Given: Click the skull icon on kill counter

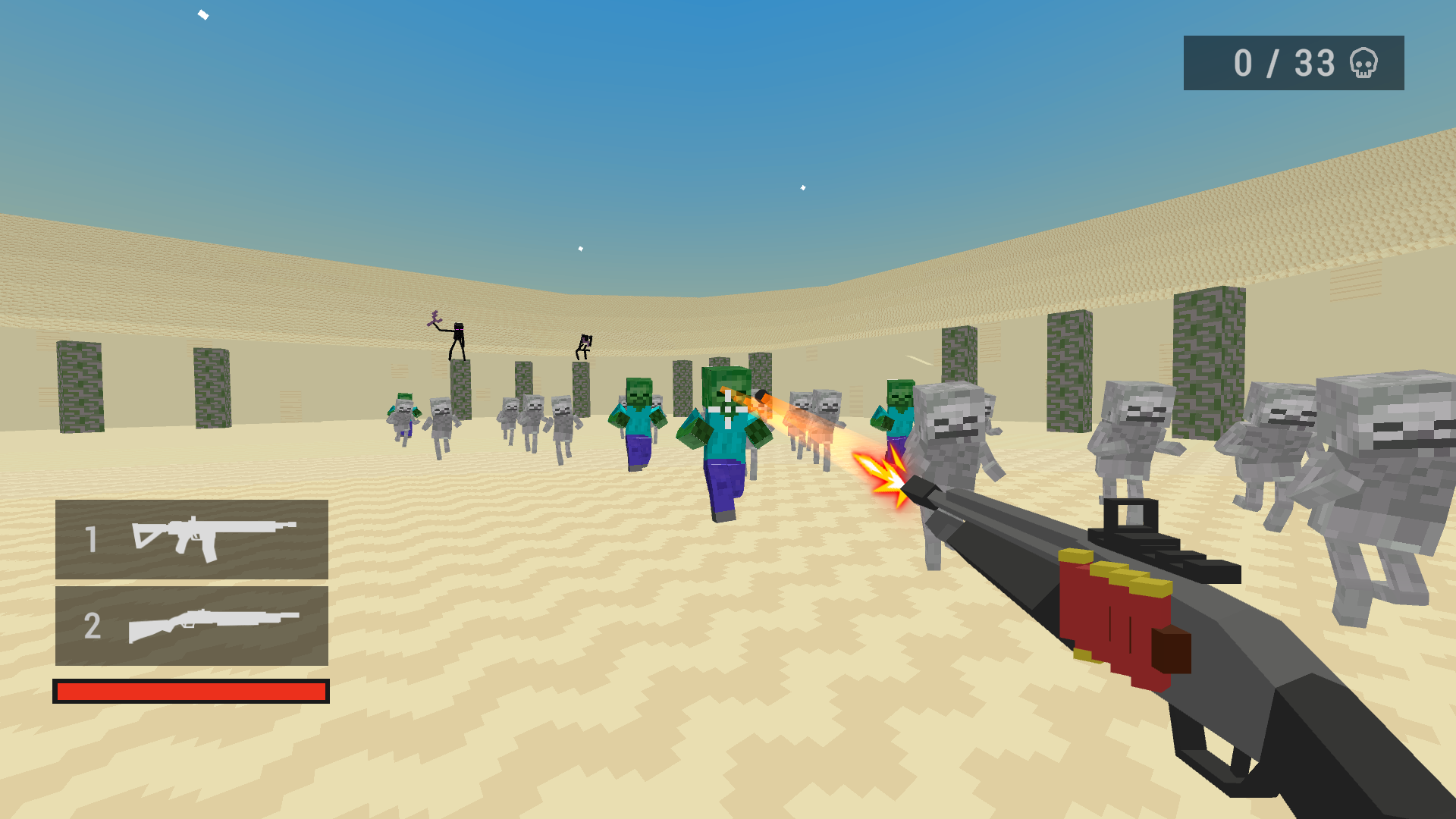Looking at the screenshot, I should point(1364,64).
